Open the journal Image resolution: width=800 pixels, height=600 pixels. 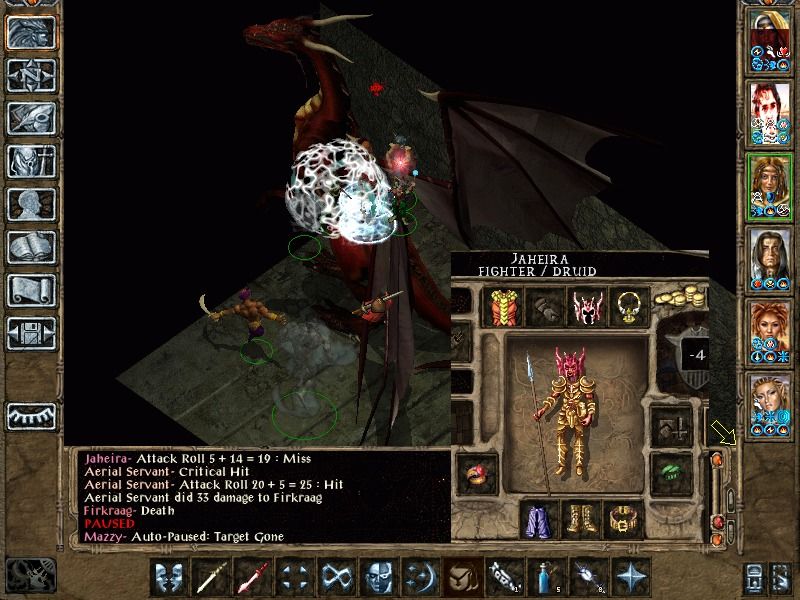[32, 118]
